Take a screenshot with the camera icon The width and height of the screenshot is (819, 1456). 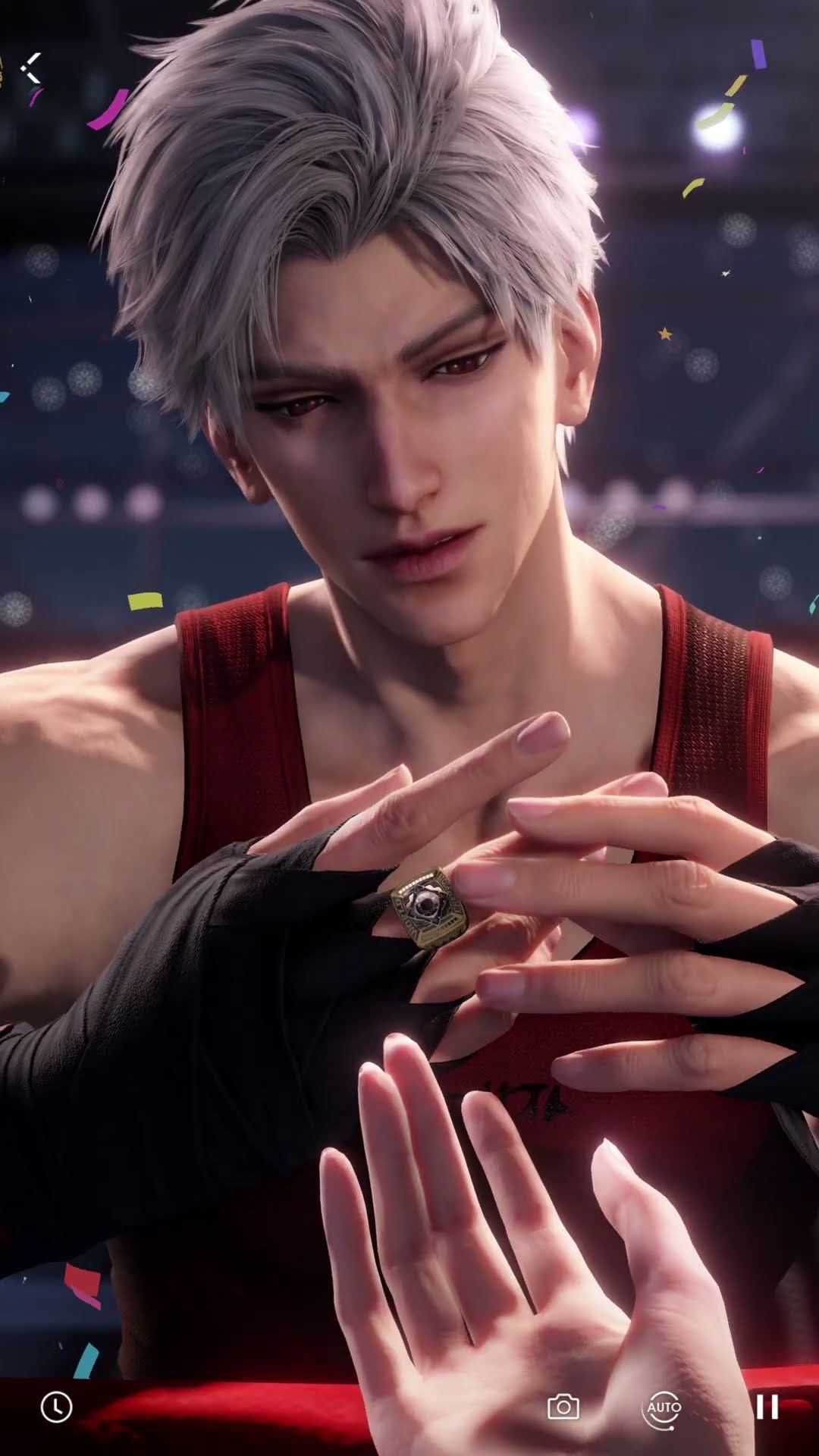563,1408
